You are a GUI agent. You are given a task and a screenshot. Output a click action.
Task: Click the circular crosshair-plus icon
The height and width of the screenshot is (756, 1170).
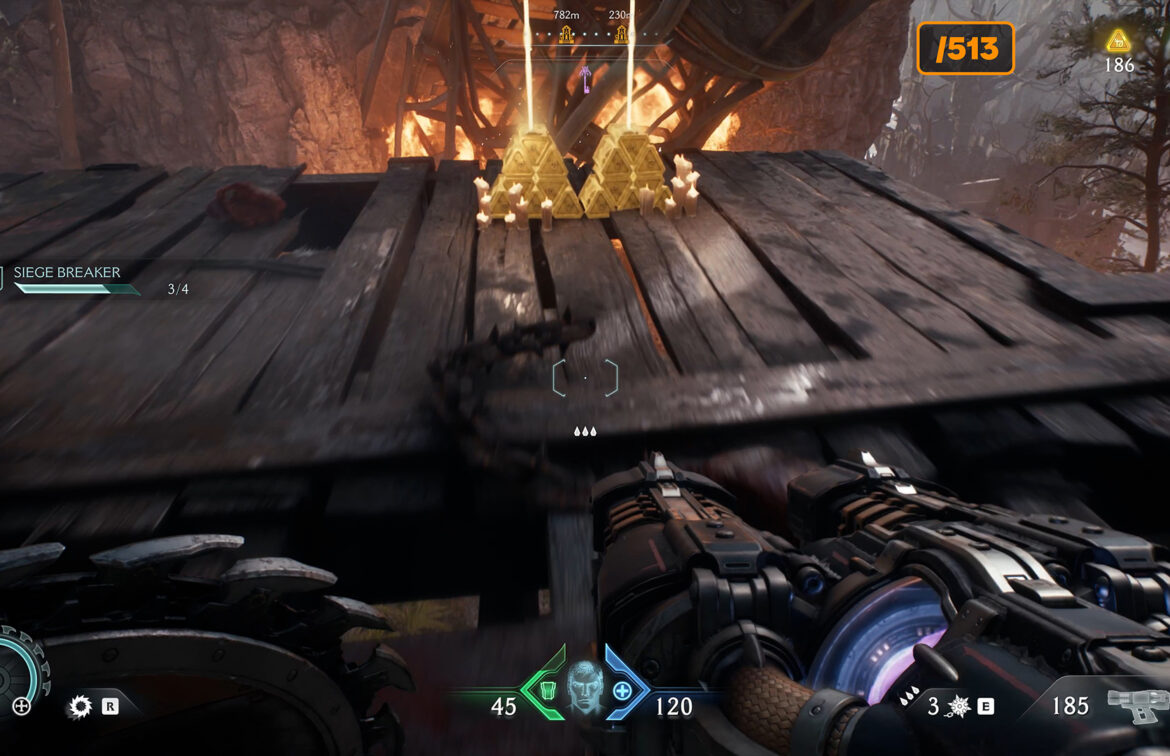click(21, 706)
